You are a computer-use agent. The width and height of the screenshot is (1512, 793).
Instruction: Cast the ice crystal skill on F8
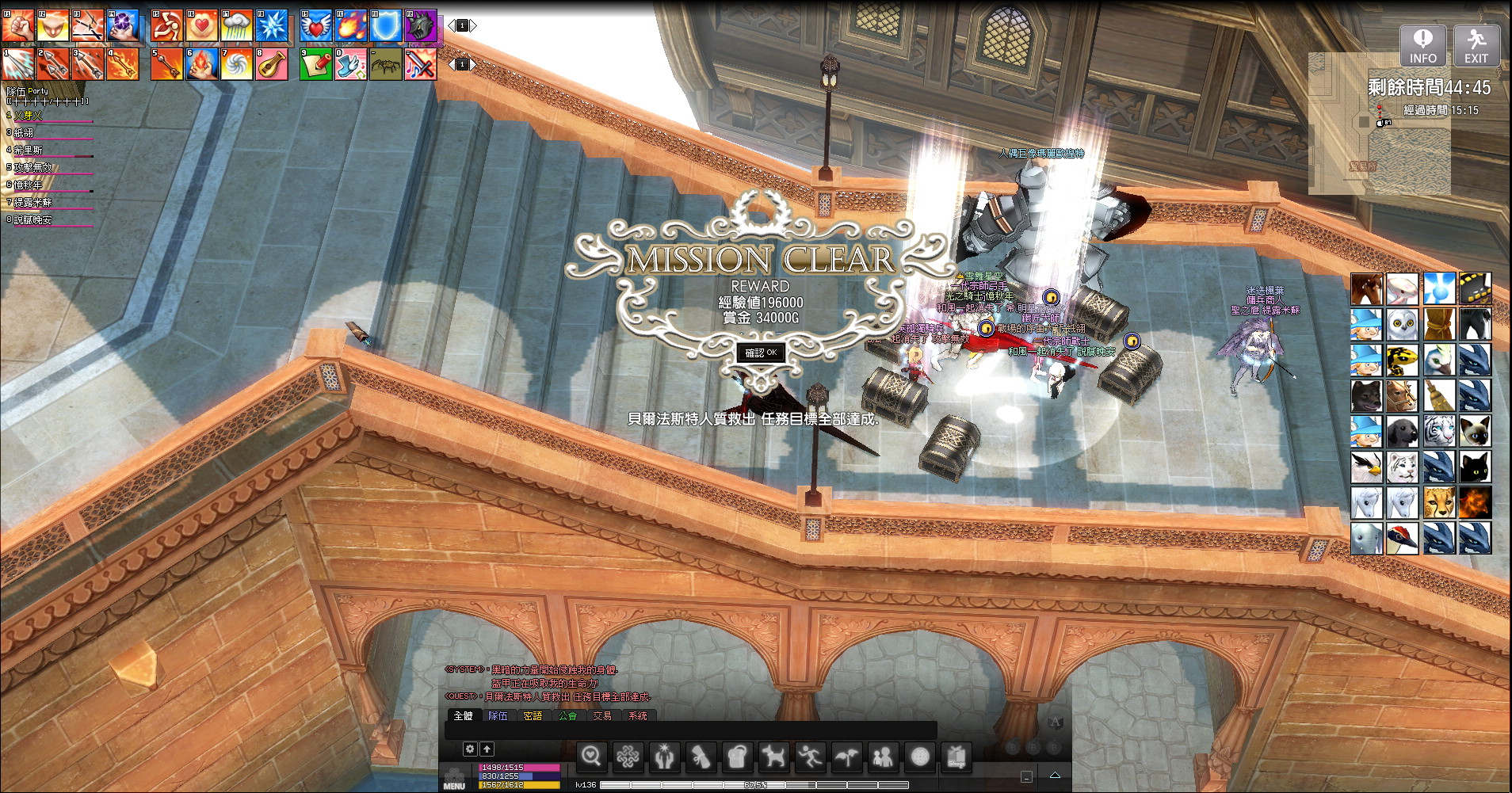(x=272, y=26)
